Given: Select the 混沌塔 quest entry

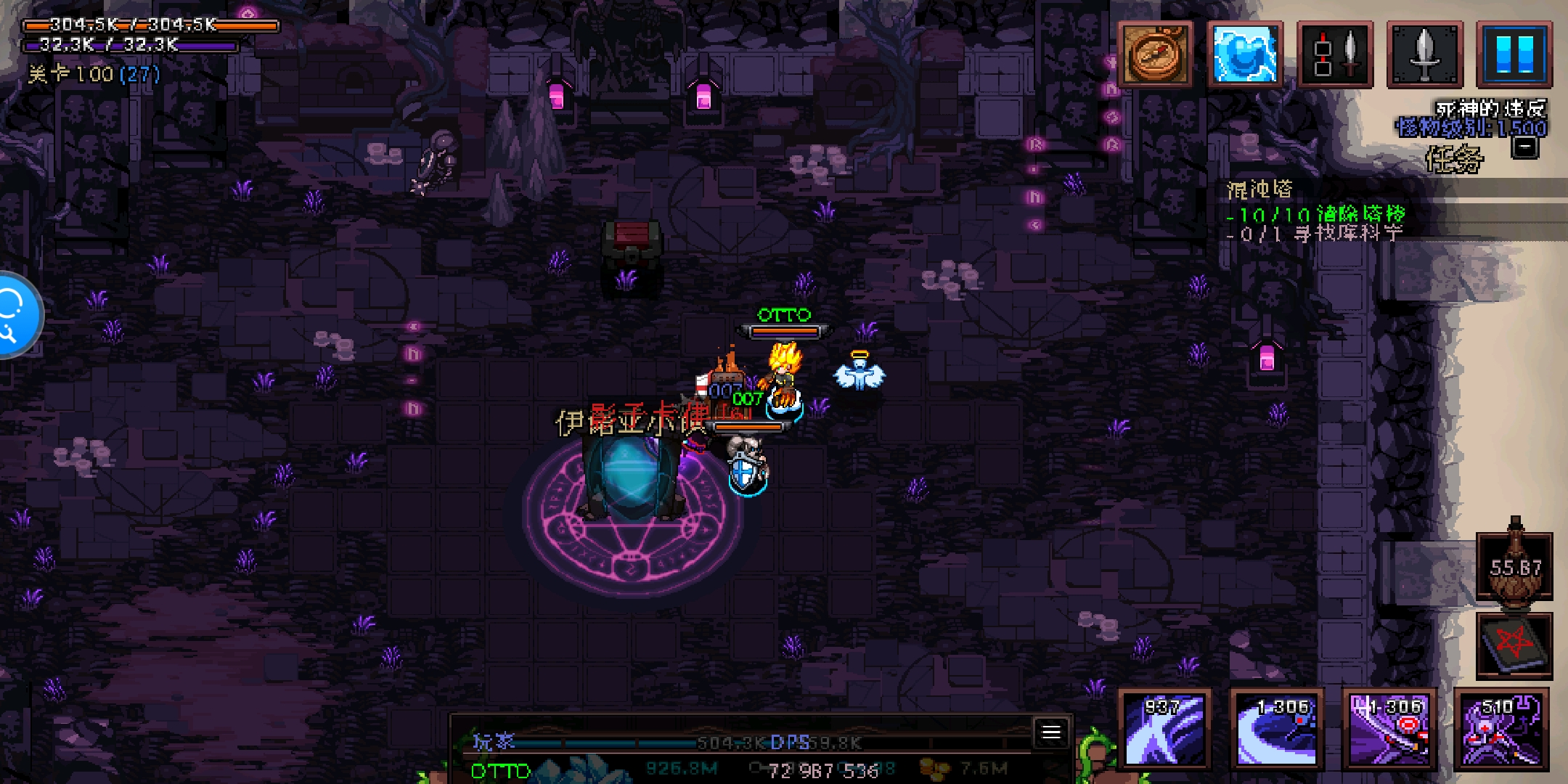Looking at the screenshot, I should [x=1260, y=190].
